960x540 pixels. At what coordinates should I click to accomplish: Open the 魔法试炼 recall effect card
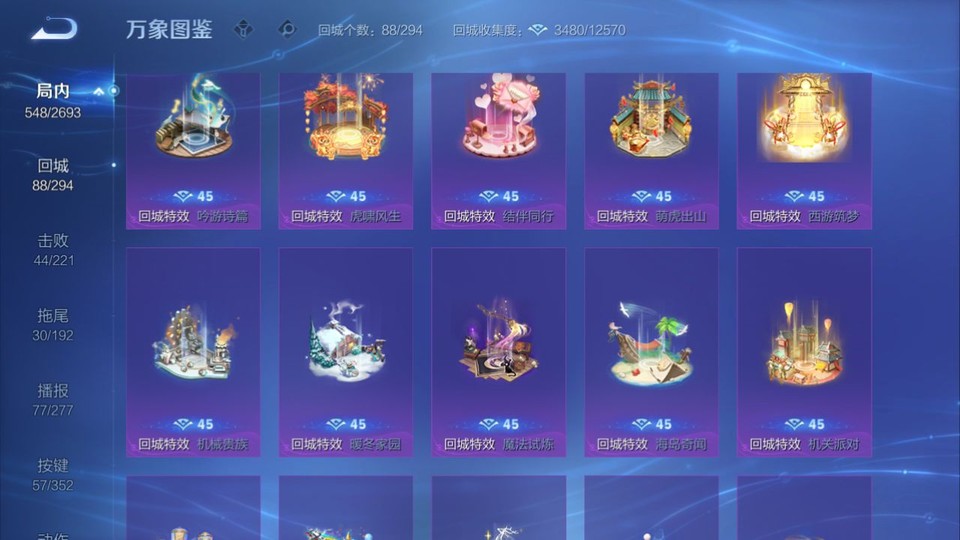point(498,352)
